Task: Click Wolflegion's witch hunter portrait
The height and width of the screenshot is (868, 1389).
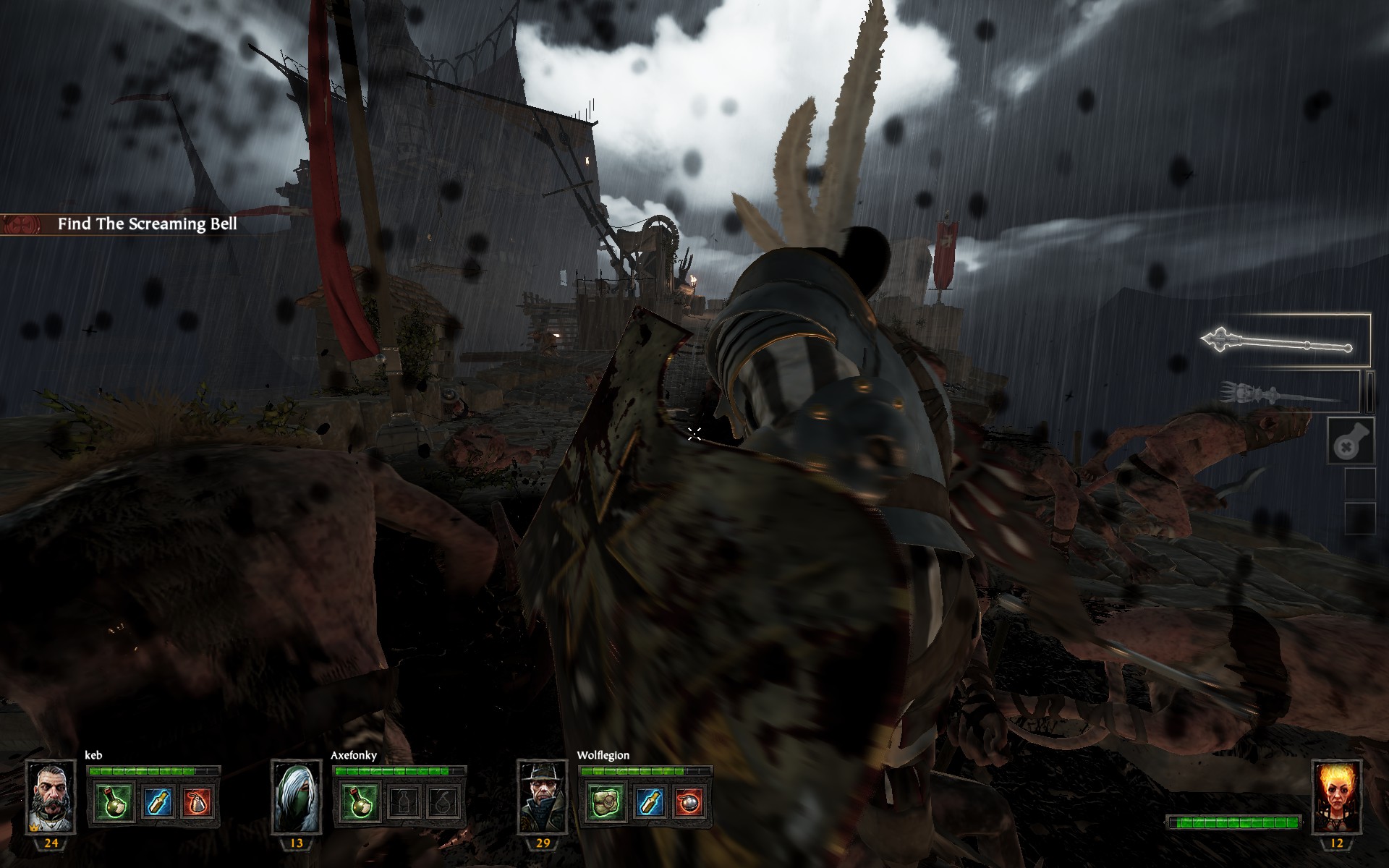Action: coord(543,797)
